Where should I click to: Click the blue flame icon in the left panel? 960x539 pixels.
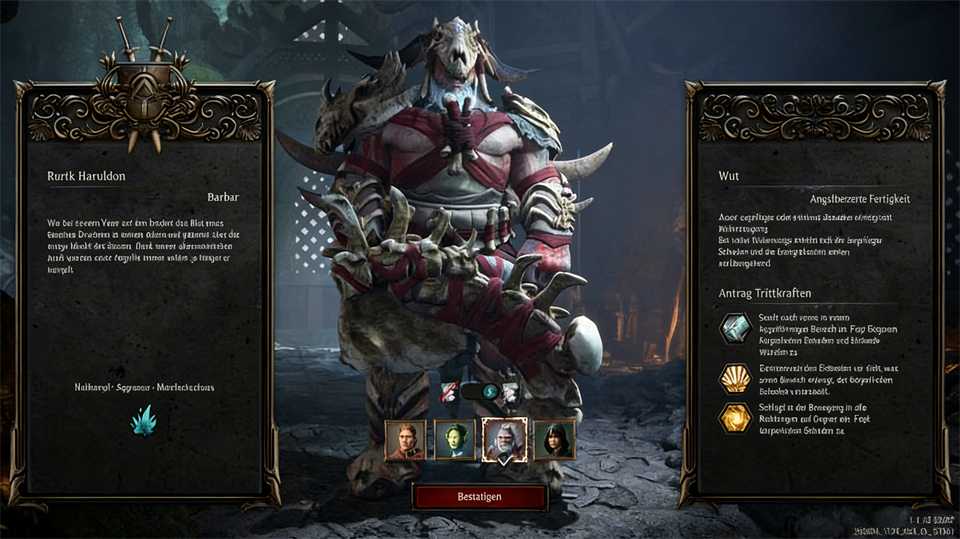(143, 421)
